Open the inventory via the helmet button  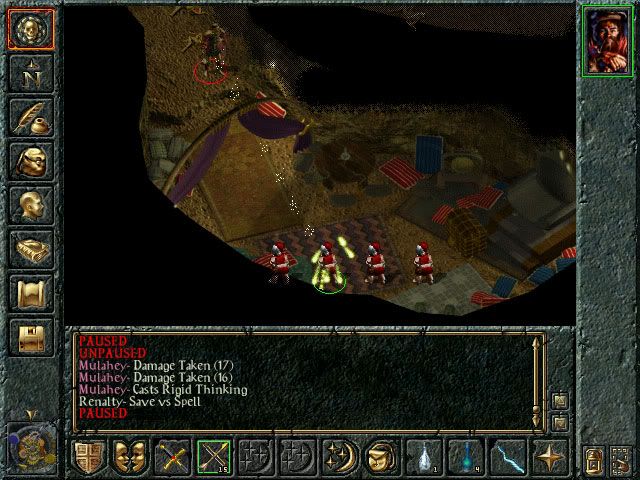click(29, 162)
